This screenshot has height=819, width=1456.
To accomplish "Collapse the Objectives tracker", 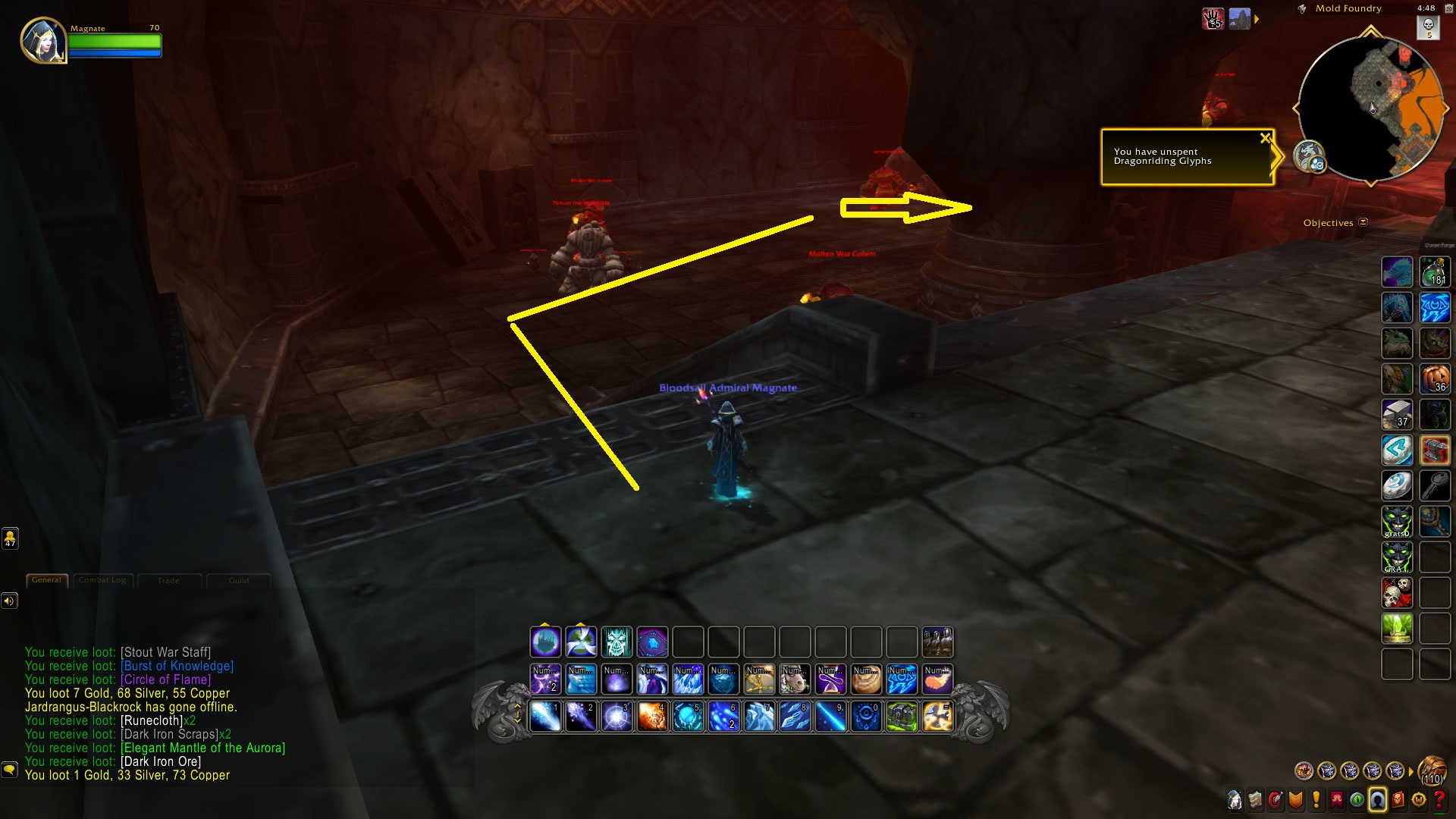I will coord(1363,222).
